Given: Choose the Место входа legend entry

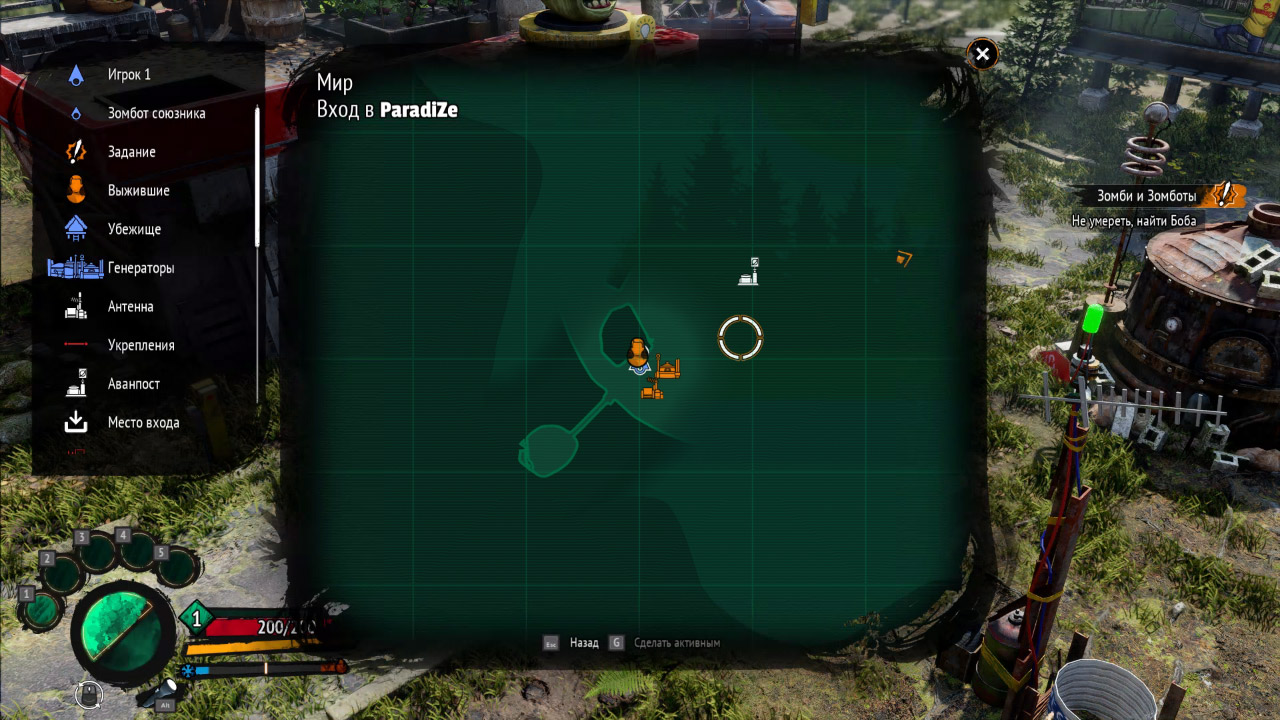Looking at the screenshot, I should pyautogui.click(x=143, y=423).
